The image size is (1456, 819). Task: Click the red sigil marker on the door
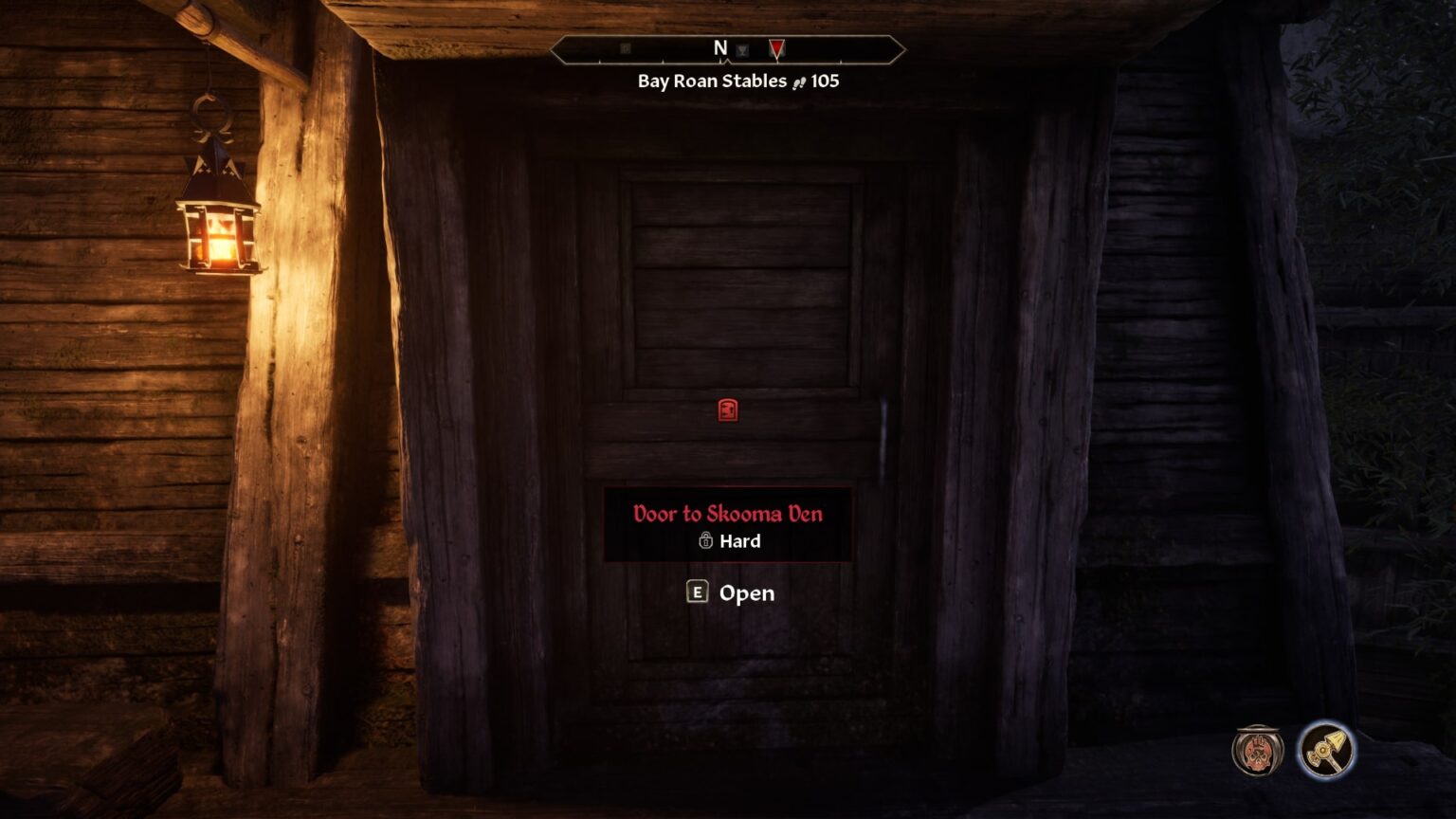(727, 411)
